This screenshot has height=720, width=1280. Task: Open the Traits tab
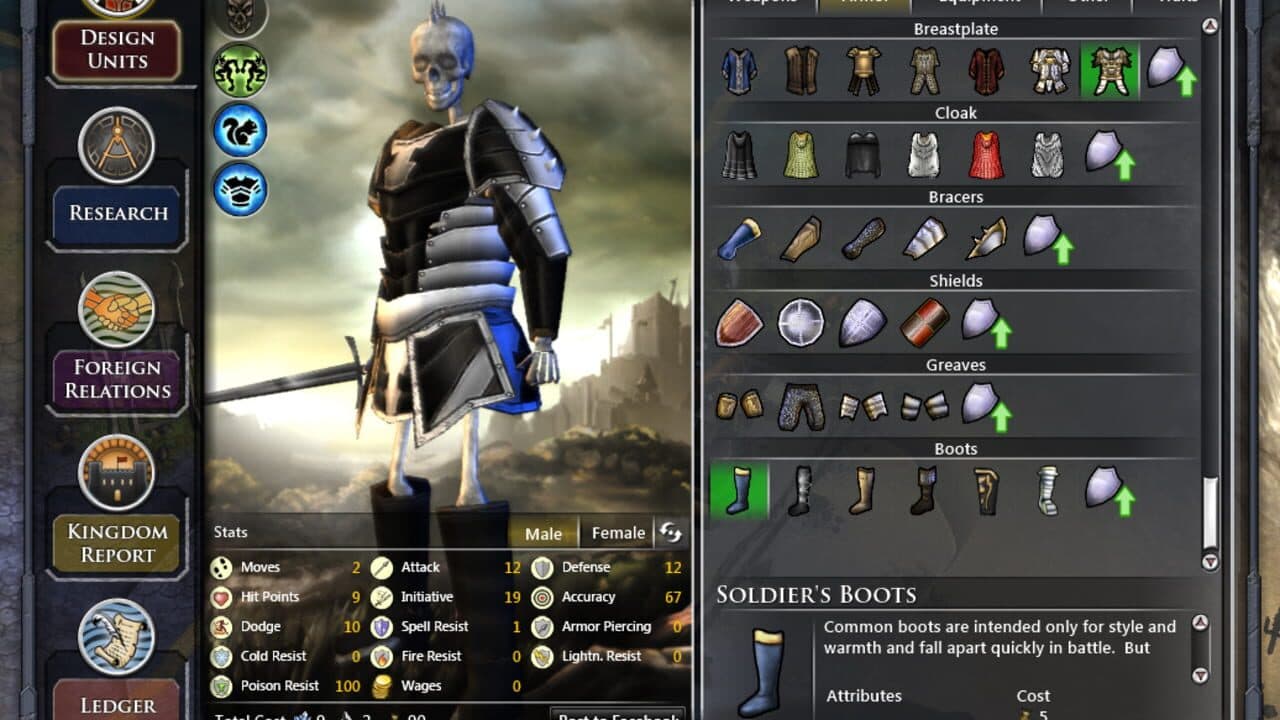(x=1178, y=3)
